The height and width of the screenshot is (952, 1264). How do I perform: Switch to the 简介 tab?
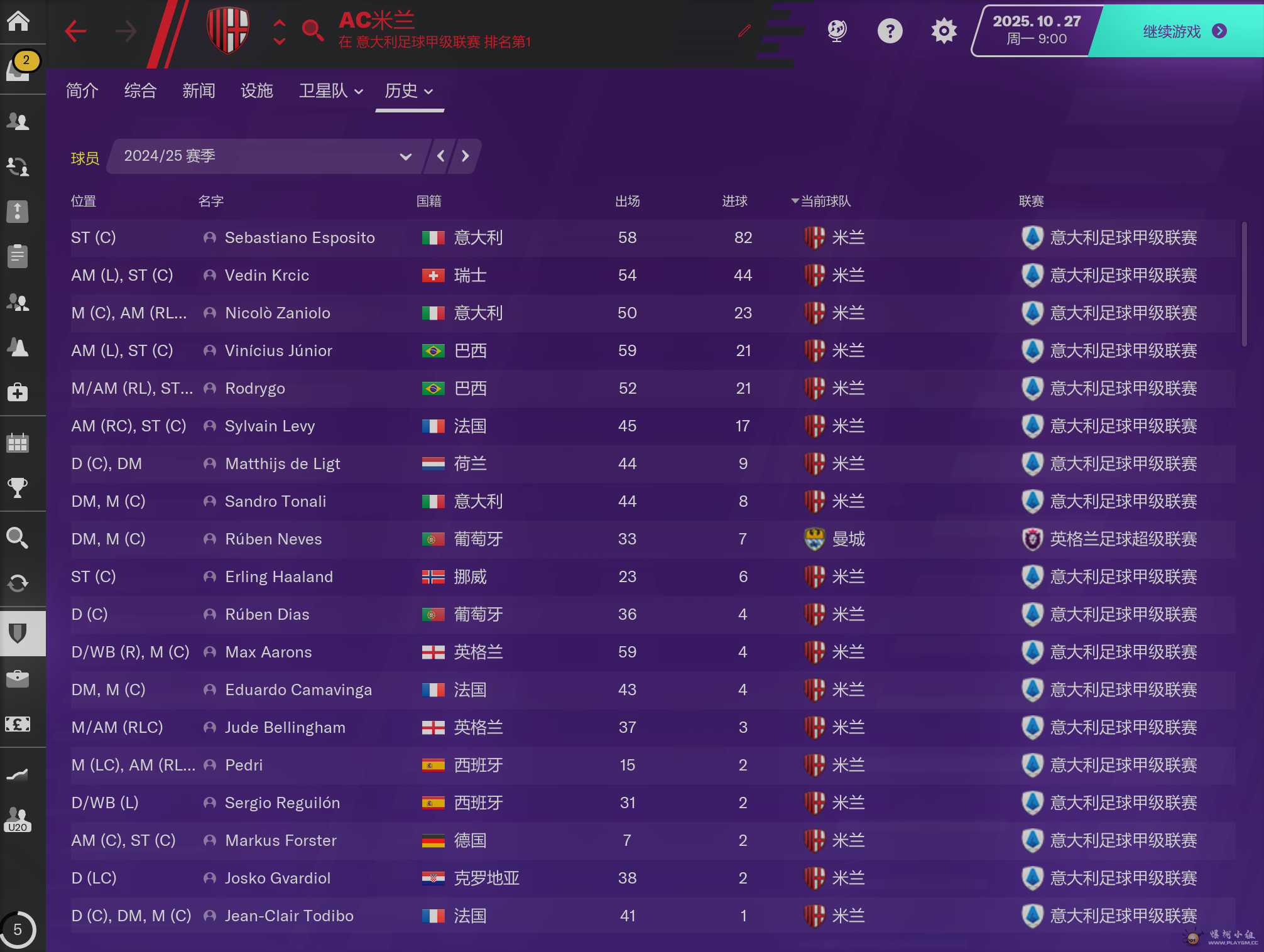pos(82,91)
